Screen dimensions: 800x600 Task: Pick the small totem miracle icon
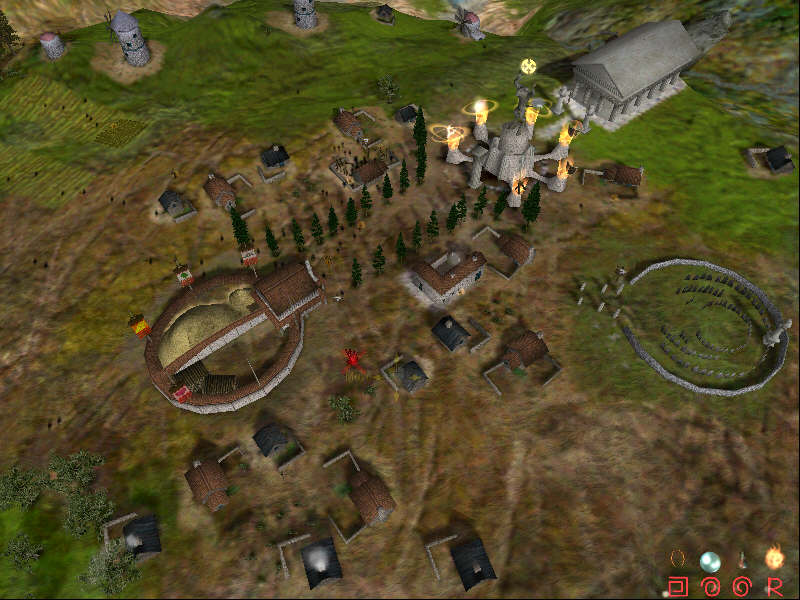[x=742, y=560]
